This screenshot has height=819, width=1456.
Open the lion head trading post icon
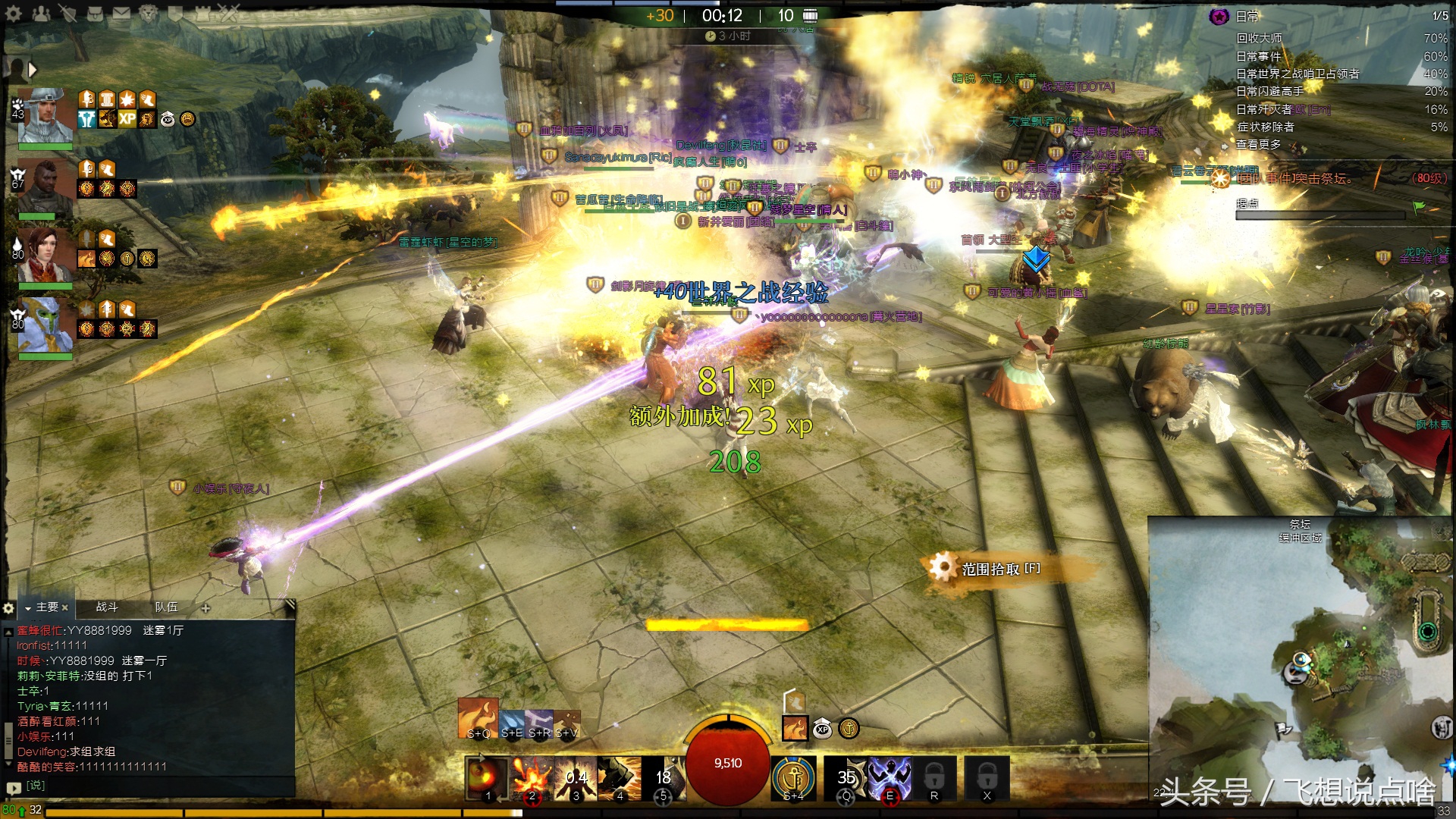pos(149,13)
